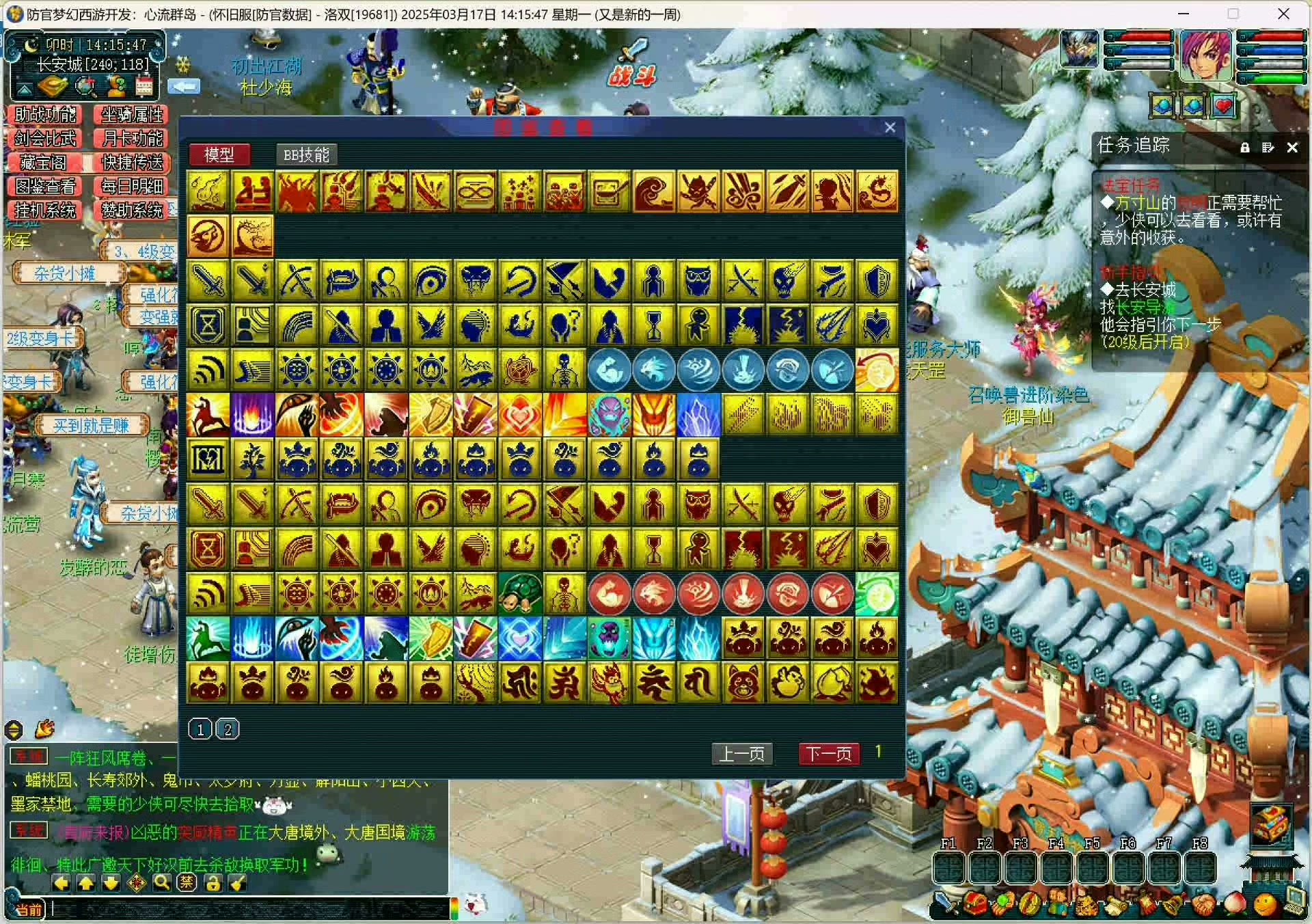Close the game window
The height and width of the screenshot is (924, 1312).
pyautogui.click(x=1283, y=14)
